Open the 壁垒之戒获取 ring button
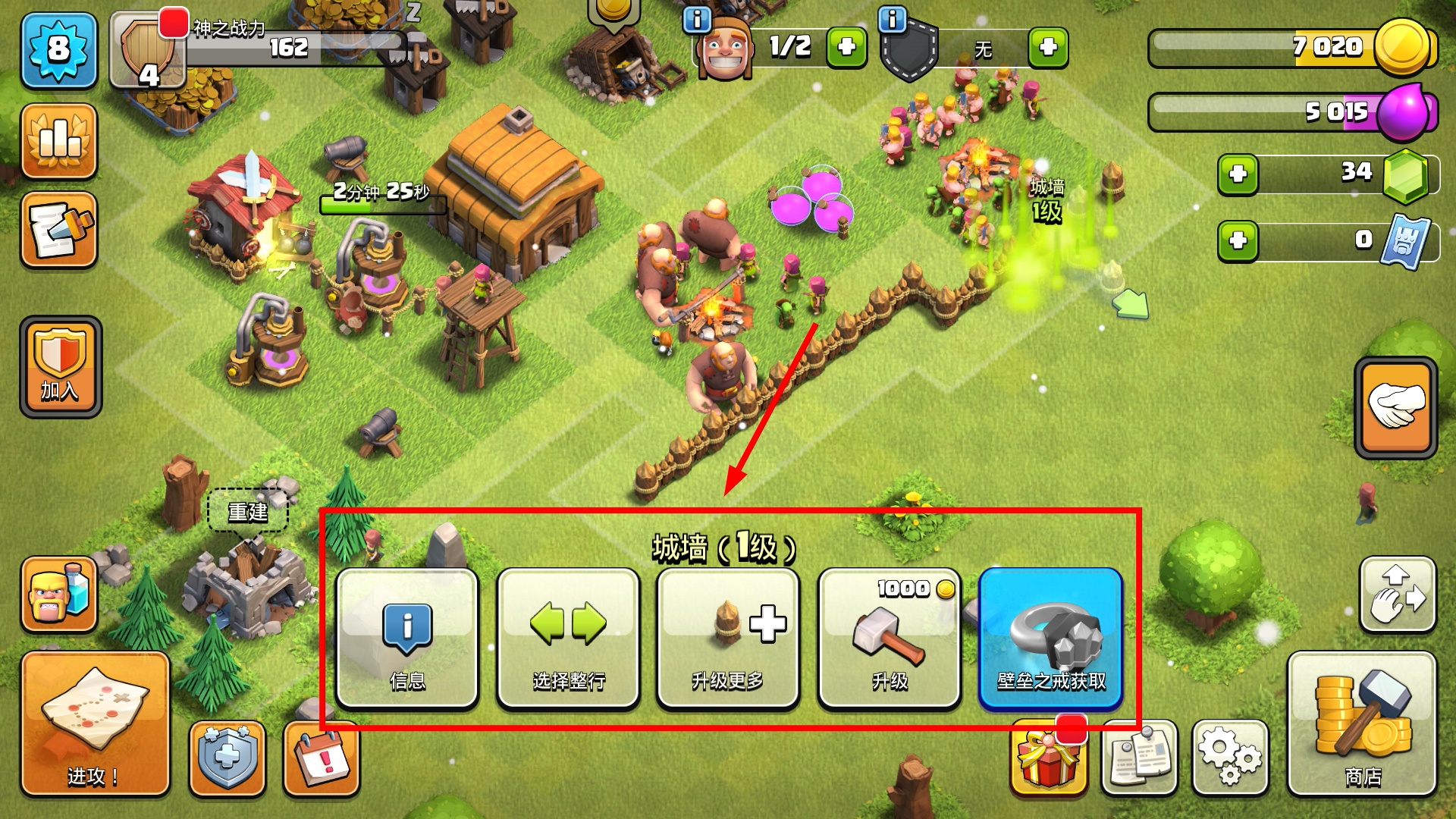Viewport: 1456px width, 819px height. click(x=1050, y=639)
